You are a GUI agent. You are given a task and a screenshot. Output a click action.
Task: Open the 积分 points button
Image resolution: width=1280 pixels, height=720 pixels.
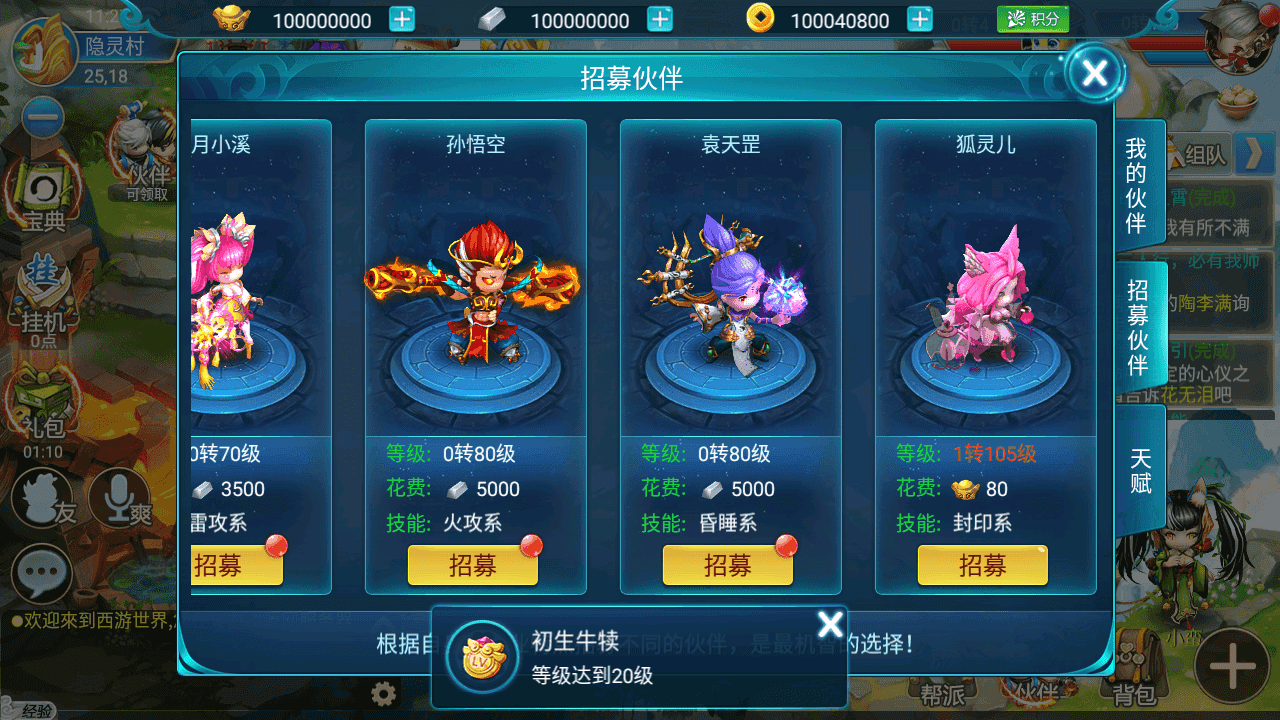(x=1033, y=19)
